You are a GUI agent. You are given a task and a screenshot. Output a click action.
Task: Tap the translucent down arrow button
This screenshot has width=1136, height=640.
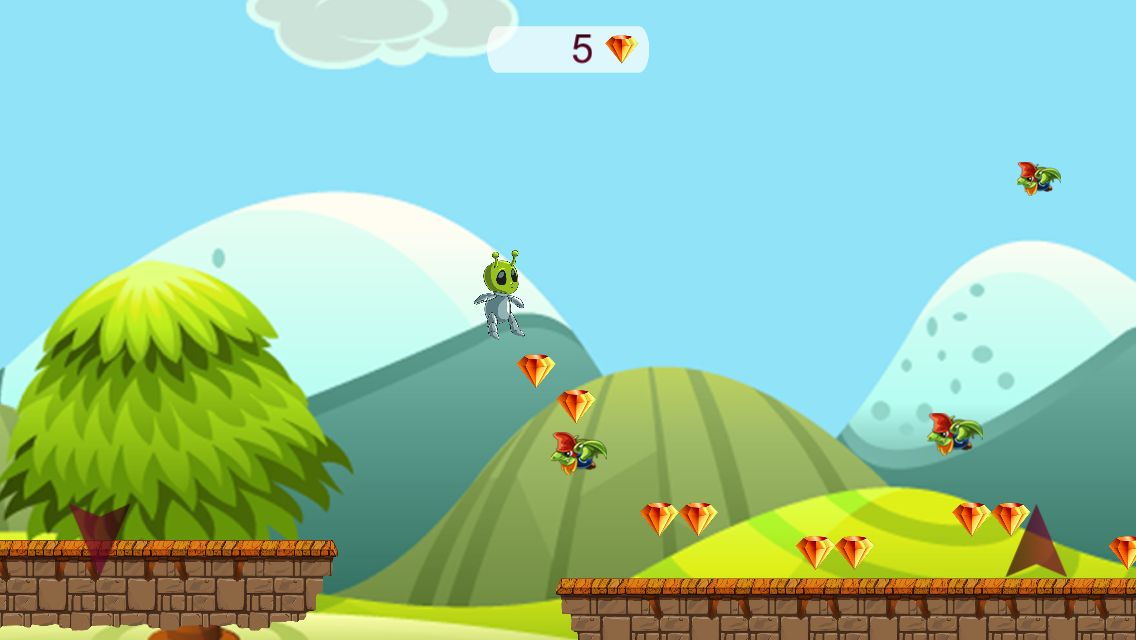pyautogui.click(x=99, y=535)
